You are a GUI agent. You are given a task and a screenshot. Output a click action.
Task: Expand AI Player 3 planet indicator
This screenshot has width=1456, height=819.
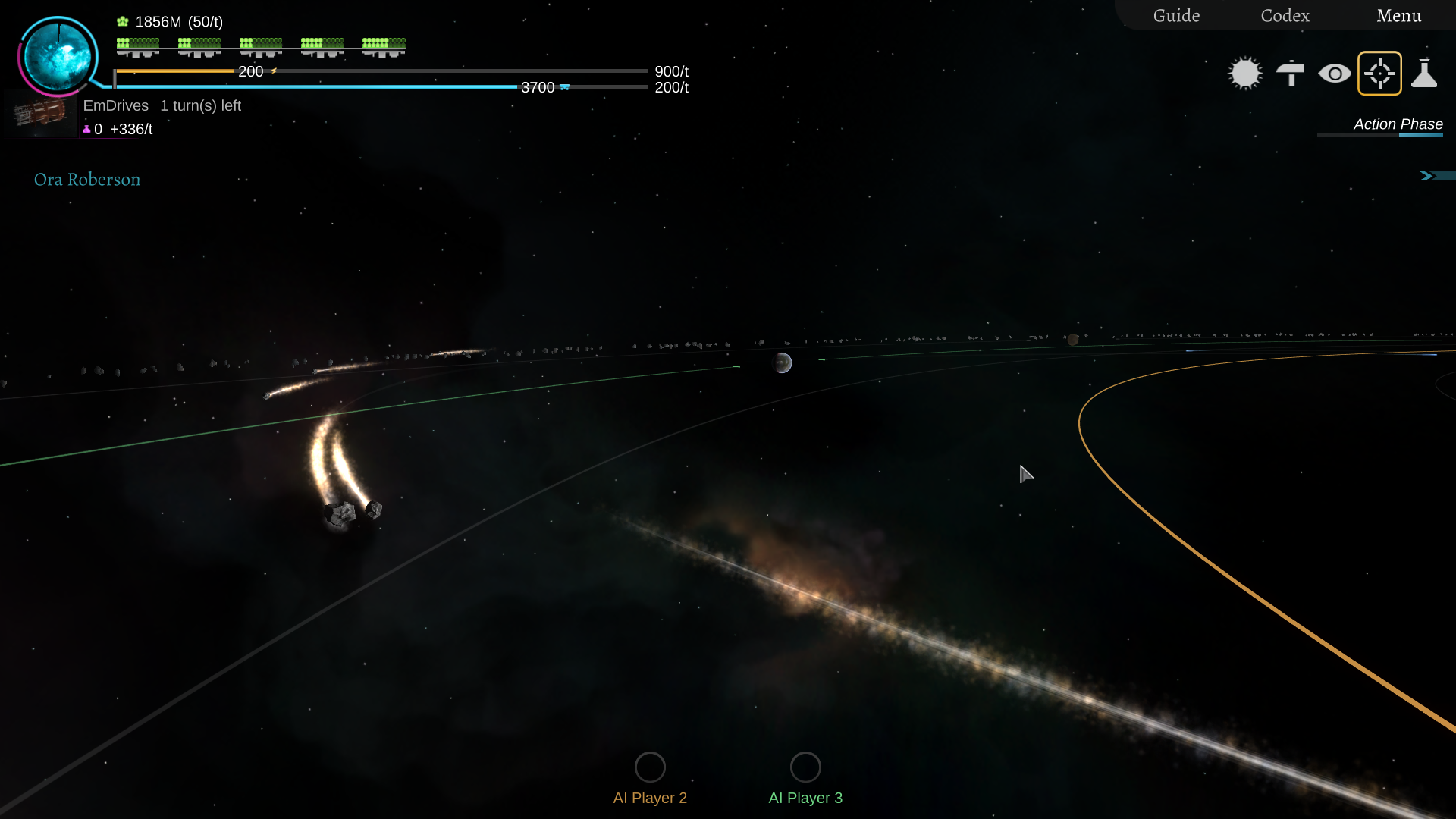[806, 767]
